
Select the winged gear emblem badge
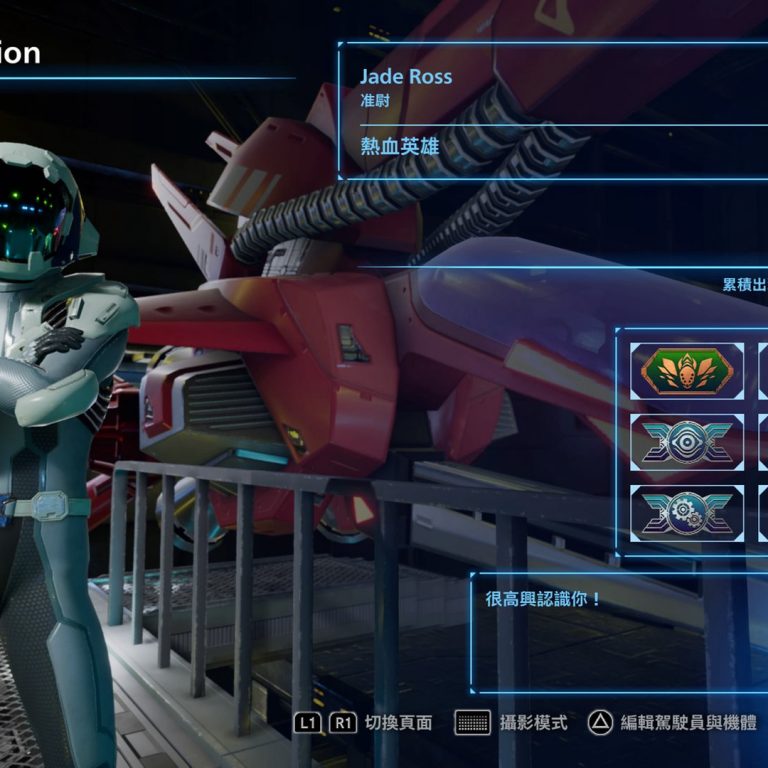tap(686, 511)
